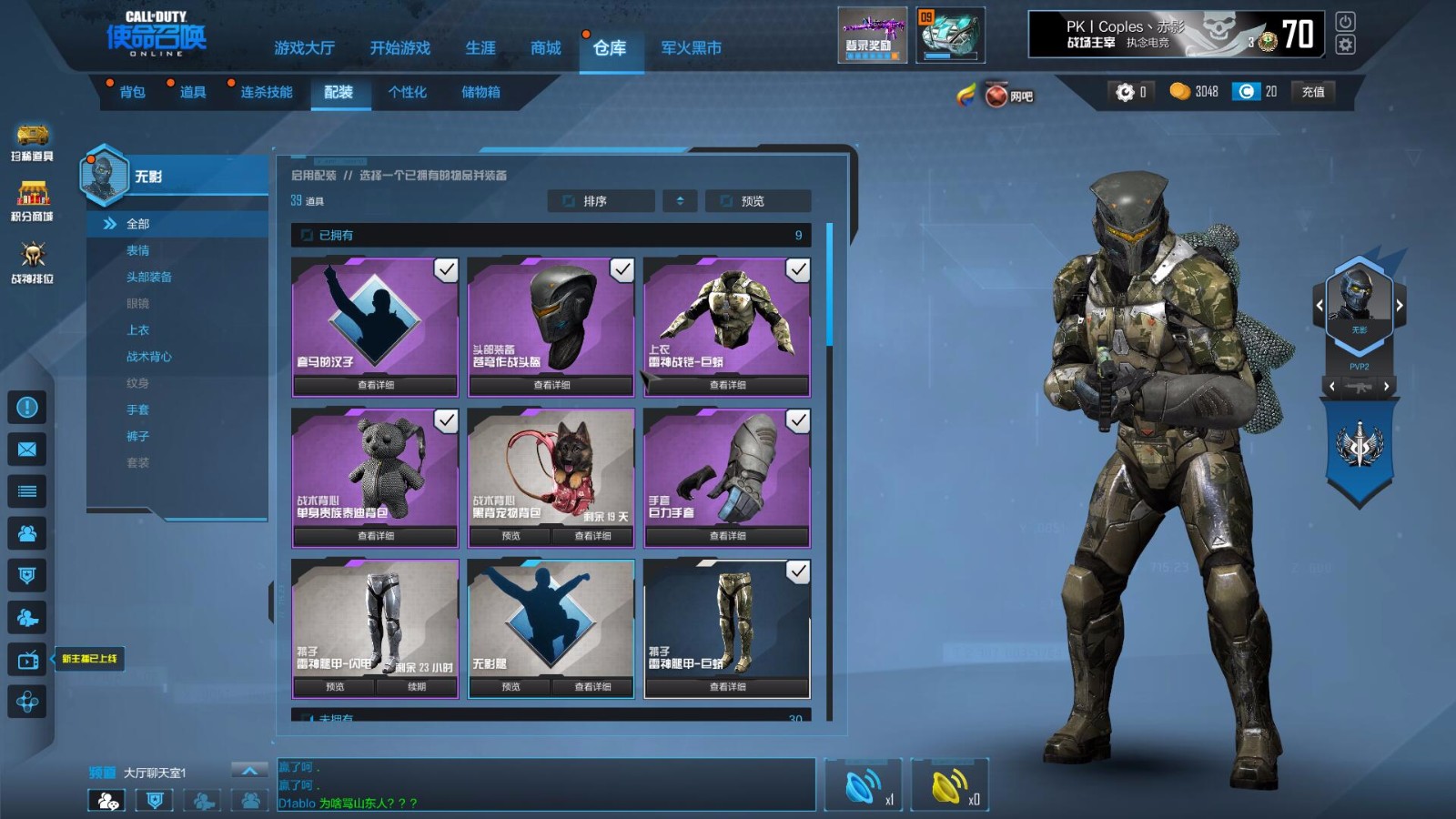Open the 连杀技能 killstreak sub-tab

266,92
